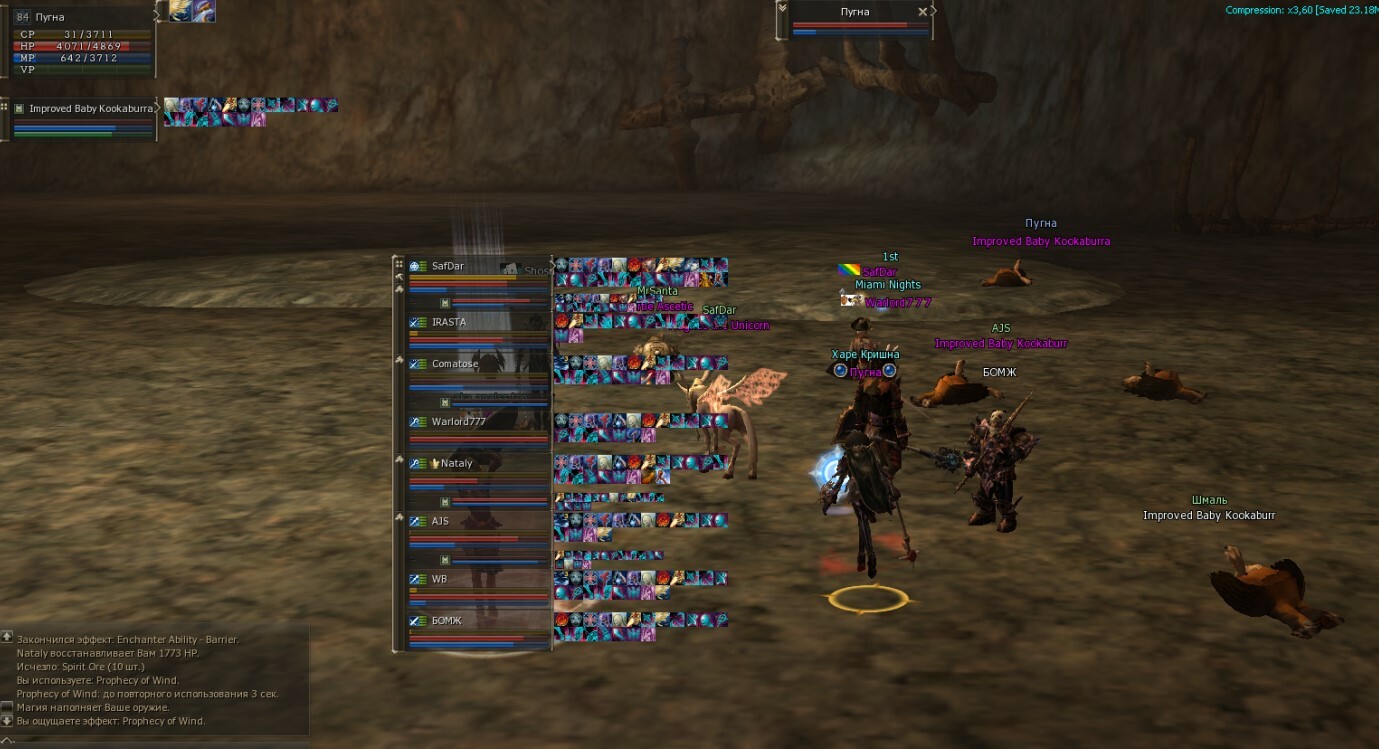Toggle the buff arrow beside the target window
This screenshot has width=1379, height=749.
click(x=934, y=11)
